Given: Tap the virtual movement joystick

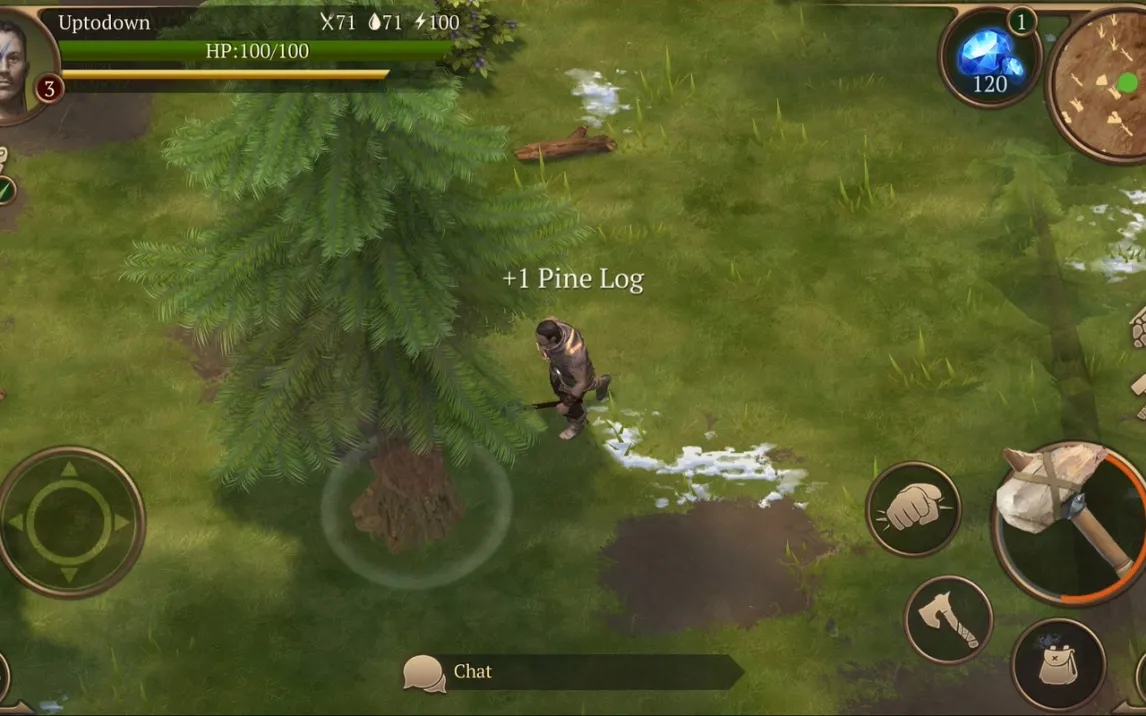Looking at the screenshot, I should click(x=69, y=521).
